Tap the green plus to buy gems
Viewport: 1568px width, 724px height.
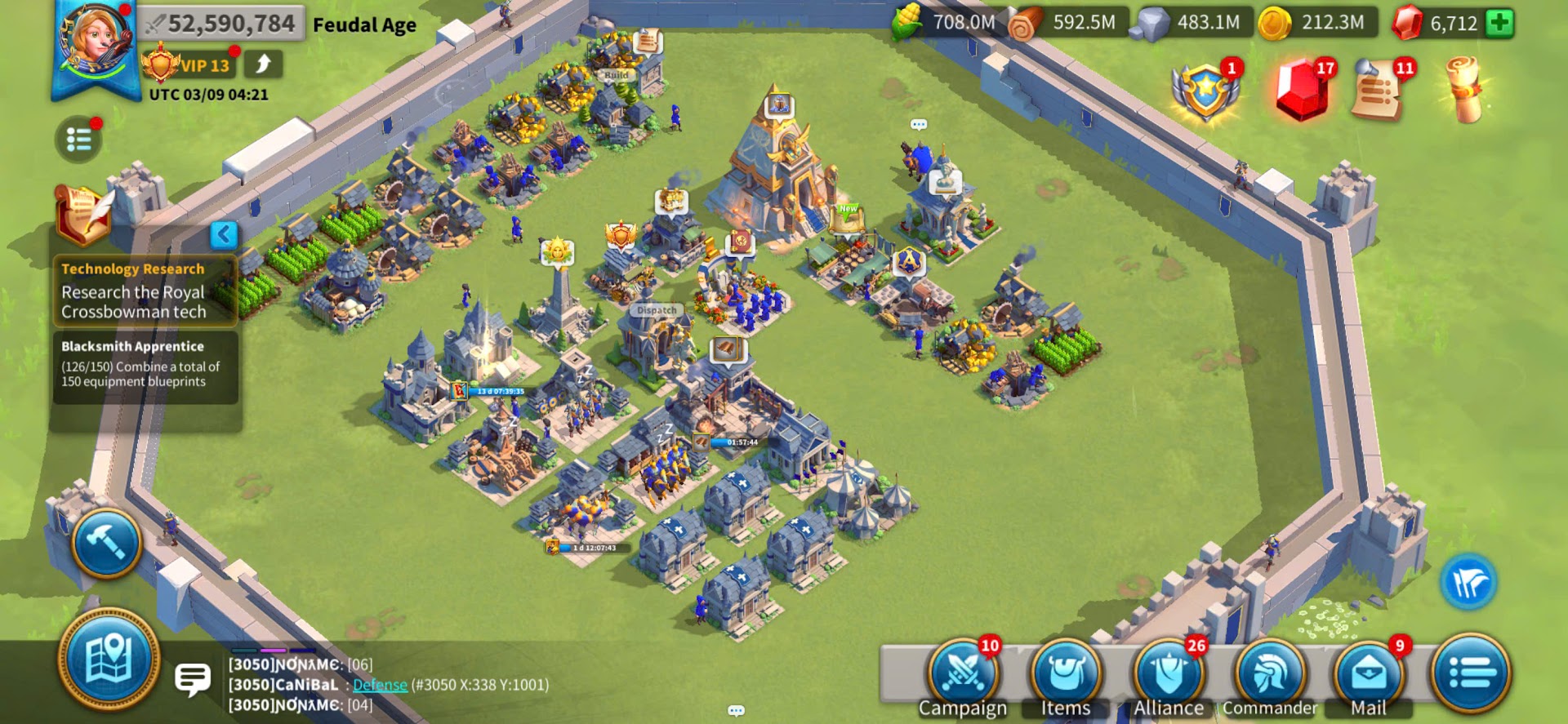point(1499,23)
